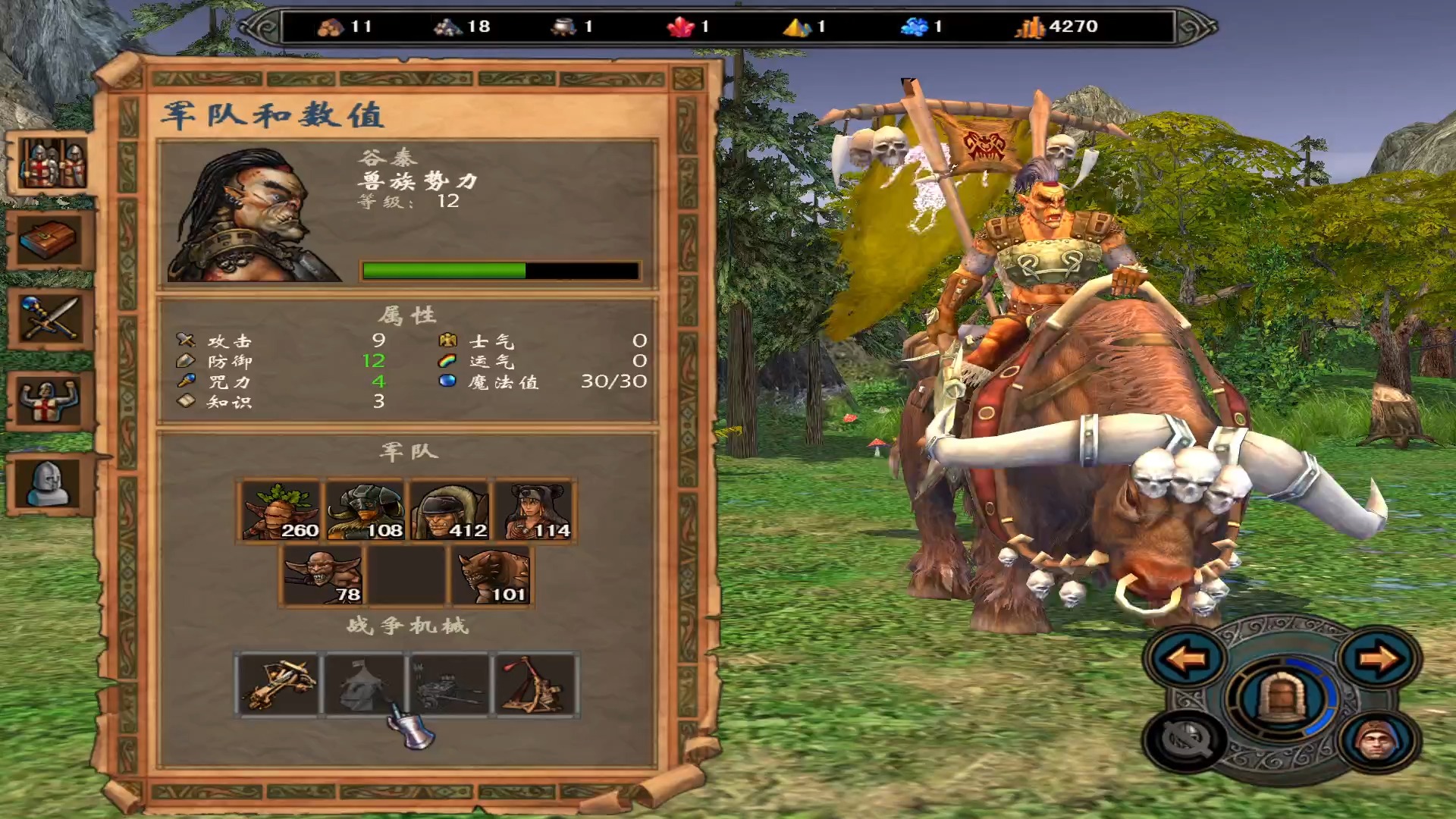Select the first aid tent slot

[364, 684]
